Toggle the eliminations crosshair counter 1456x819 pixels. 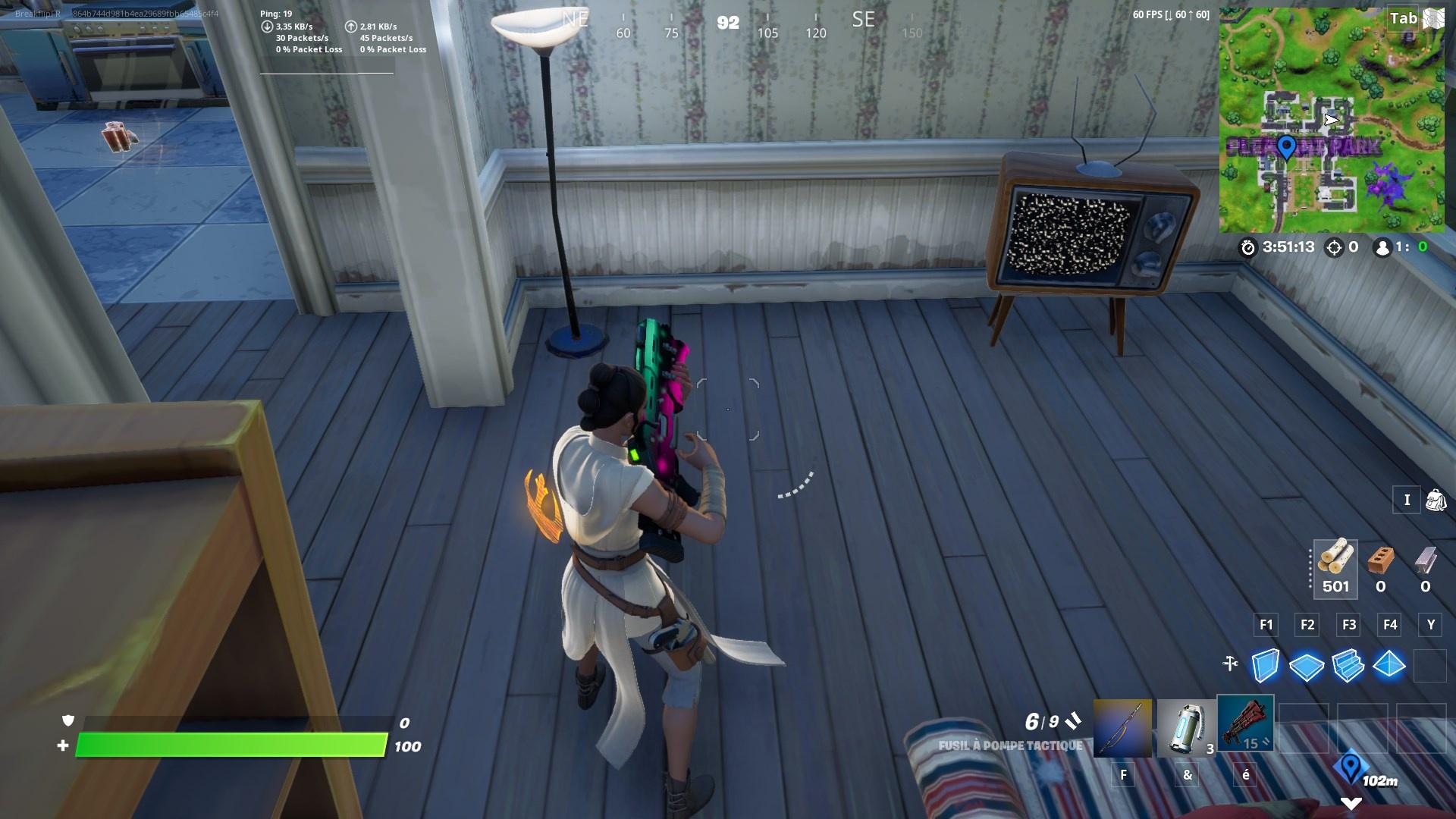click(x=1335, y=246)
